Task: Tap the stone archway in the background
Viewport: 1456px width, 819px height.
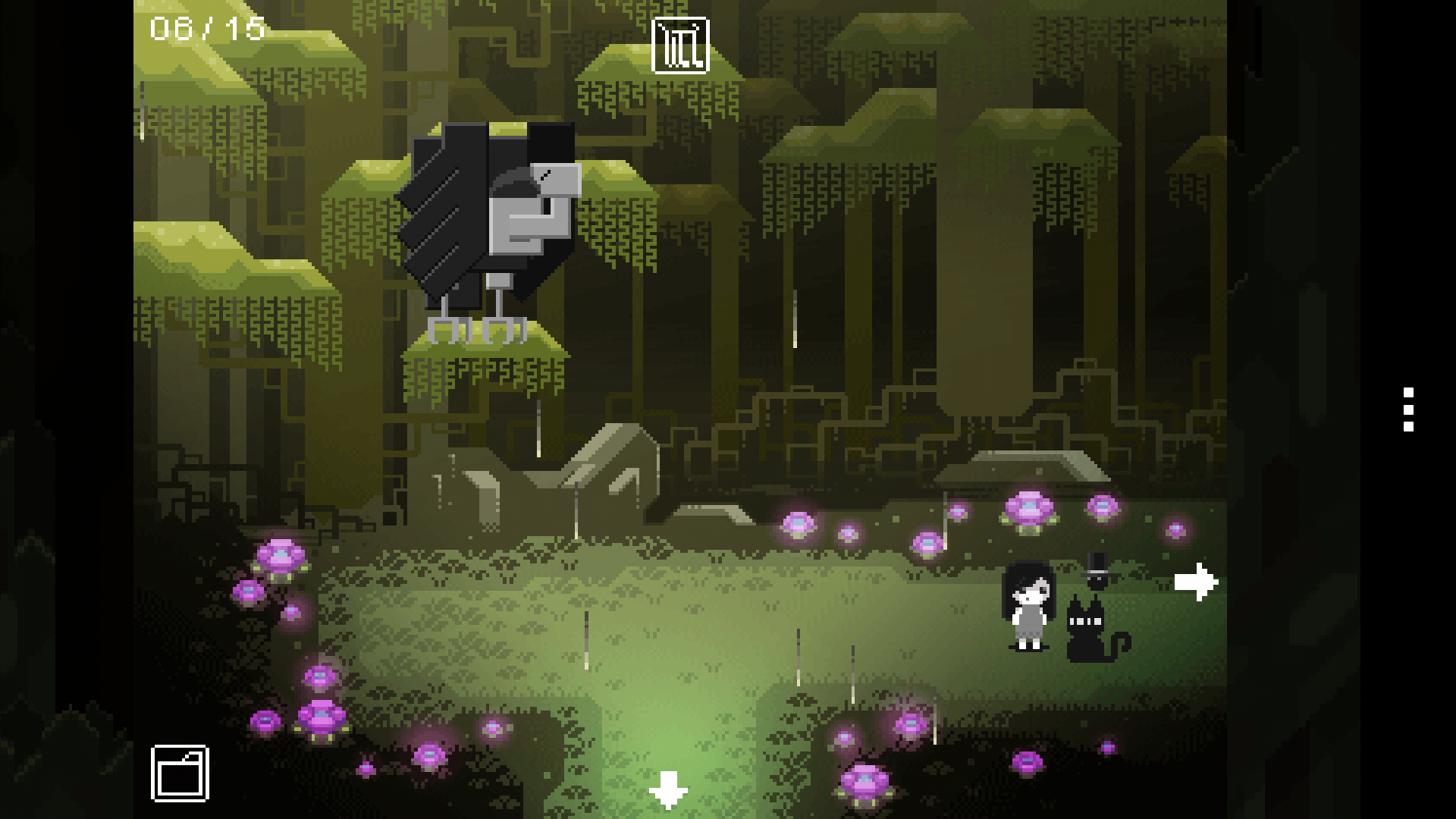Action: click(607, 470)
